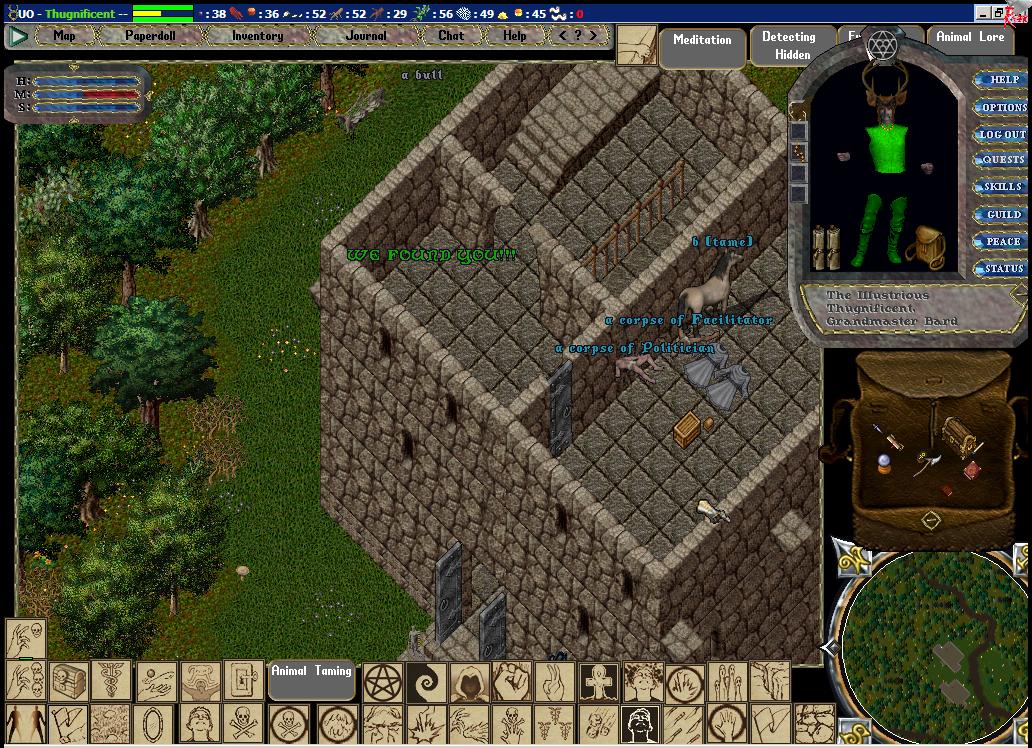Viewport: 1032px width, 748px height.
Task: Show the character Status button
Action: coord(1002,268)
